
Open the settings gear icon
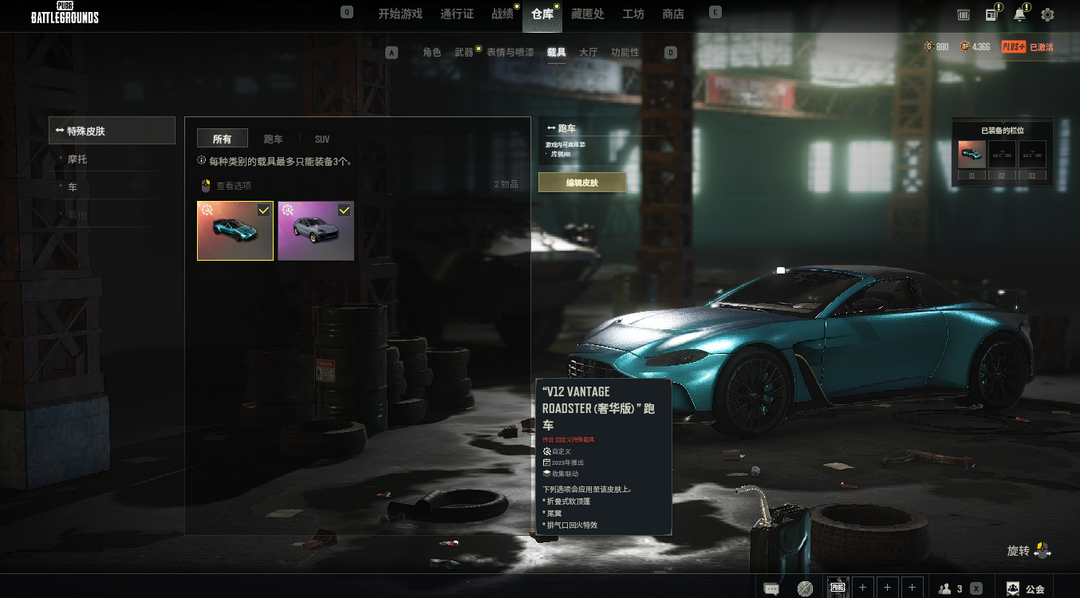click(1047, 15)
